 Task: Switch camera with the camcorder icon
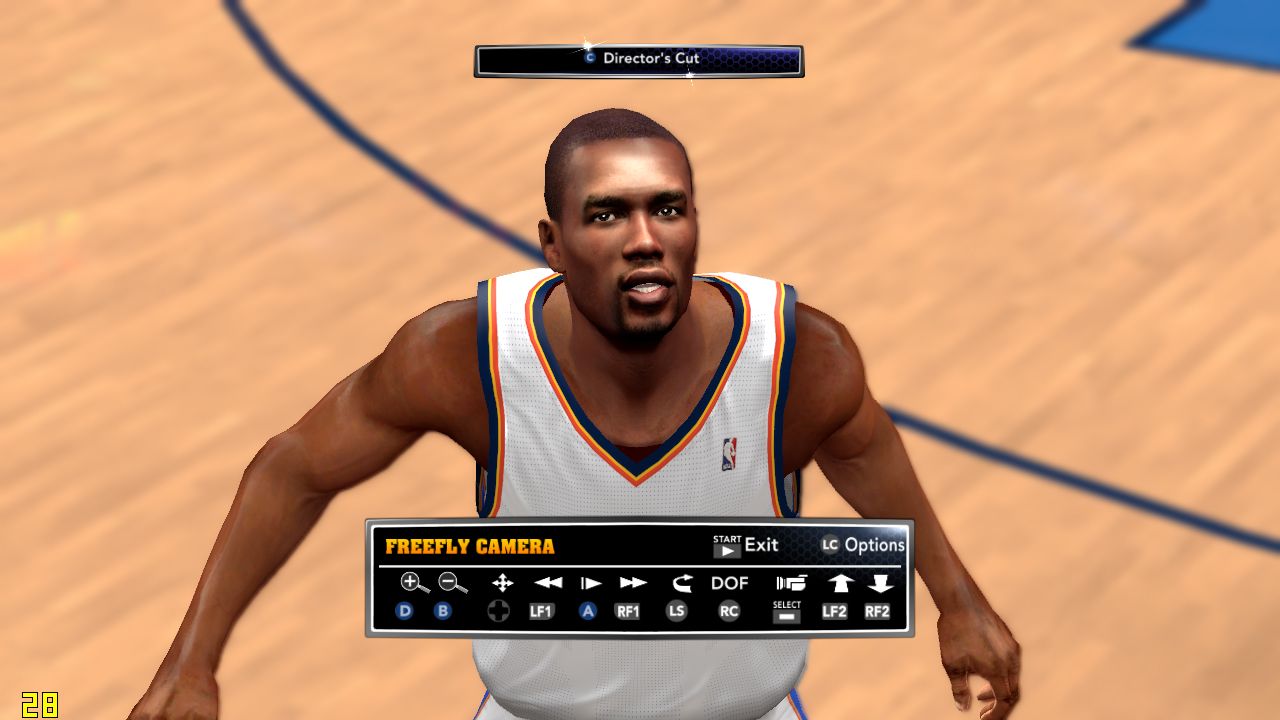[790, 582]
